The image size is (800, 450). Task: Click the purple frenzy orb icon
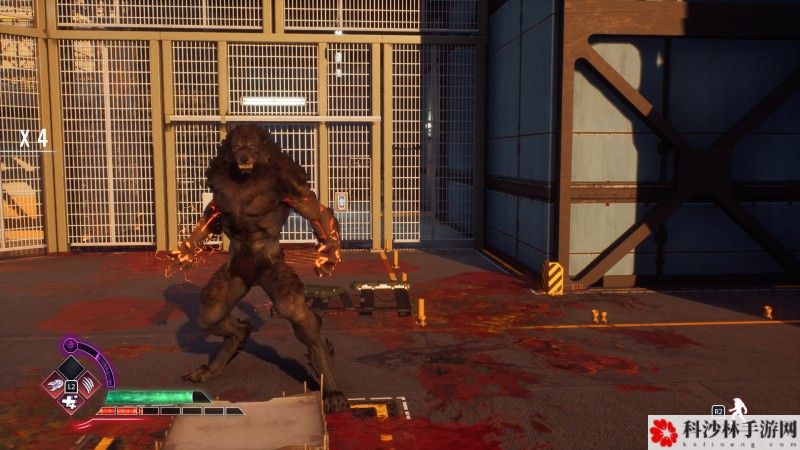71,346
